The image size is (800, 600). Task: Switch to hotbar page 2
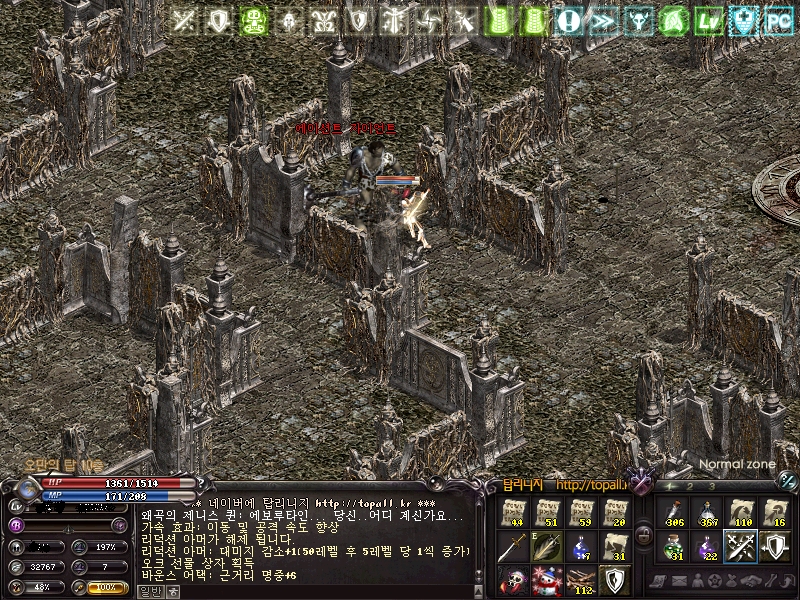691,487
